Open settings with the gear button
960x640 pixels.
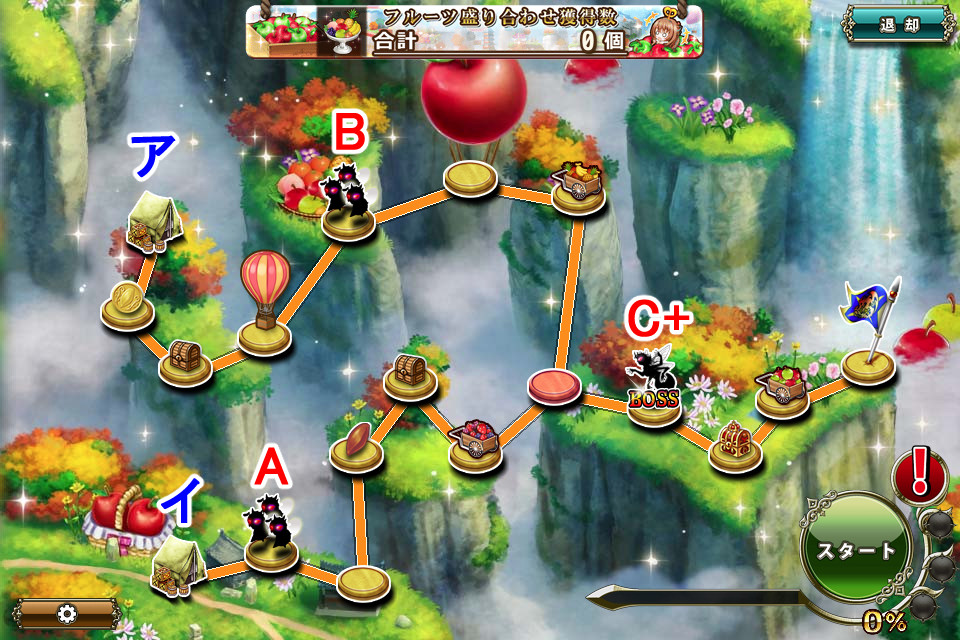tap(66, 613)
